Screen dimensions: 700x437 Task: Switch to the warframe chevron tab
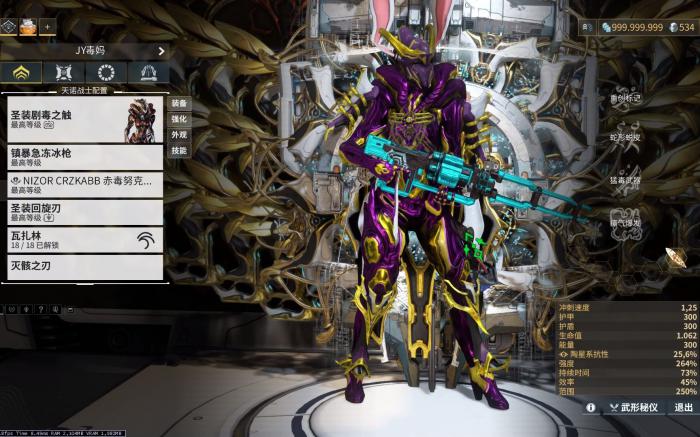21,73
